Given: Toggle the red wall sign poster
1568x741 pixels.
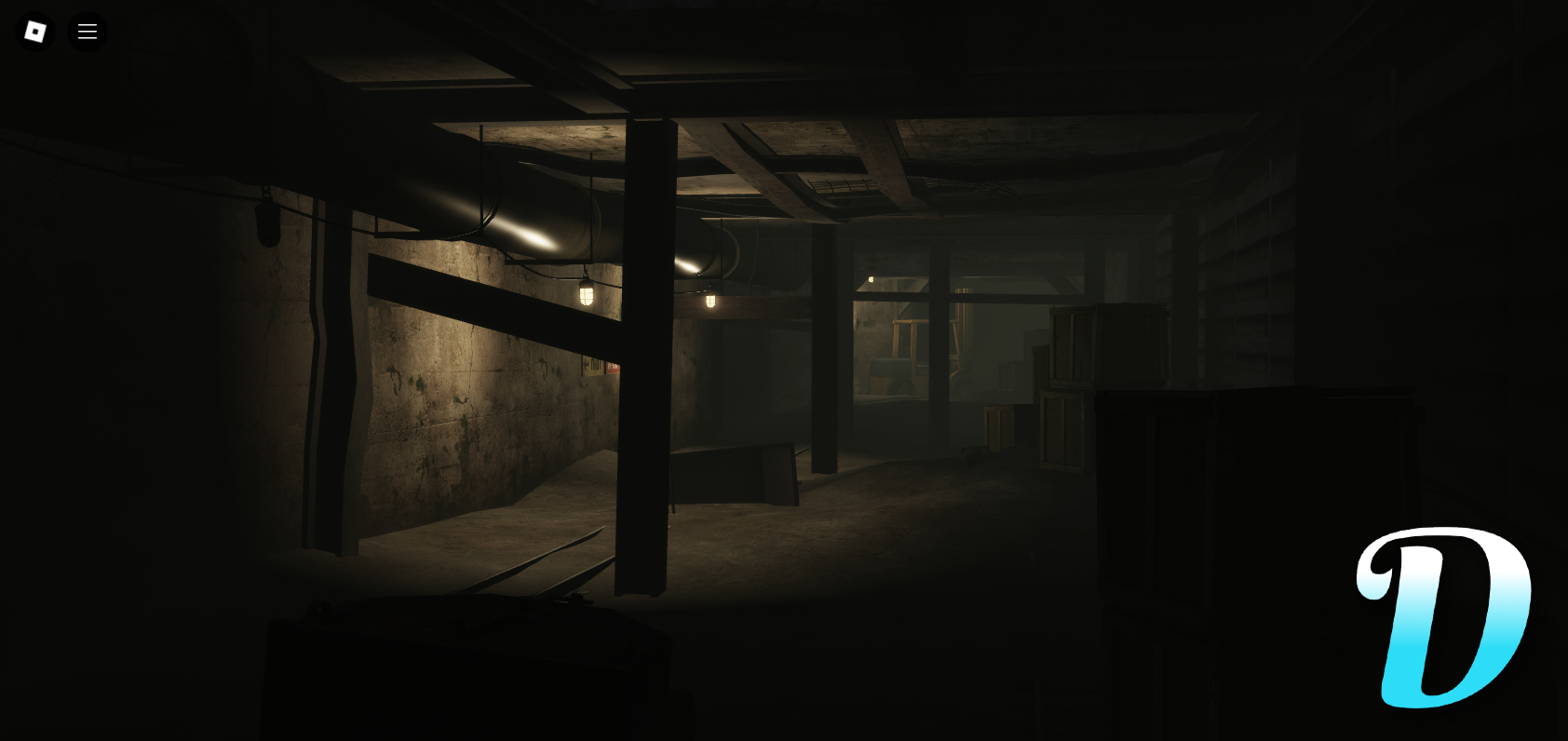Looking at the screenshot, I should pos(613,367).
